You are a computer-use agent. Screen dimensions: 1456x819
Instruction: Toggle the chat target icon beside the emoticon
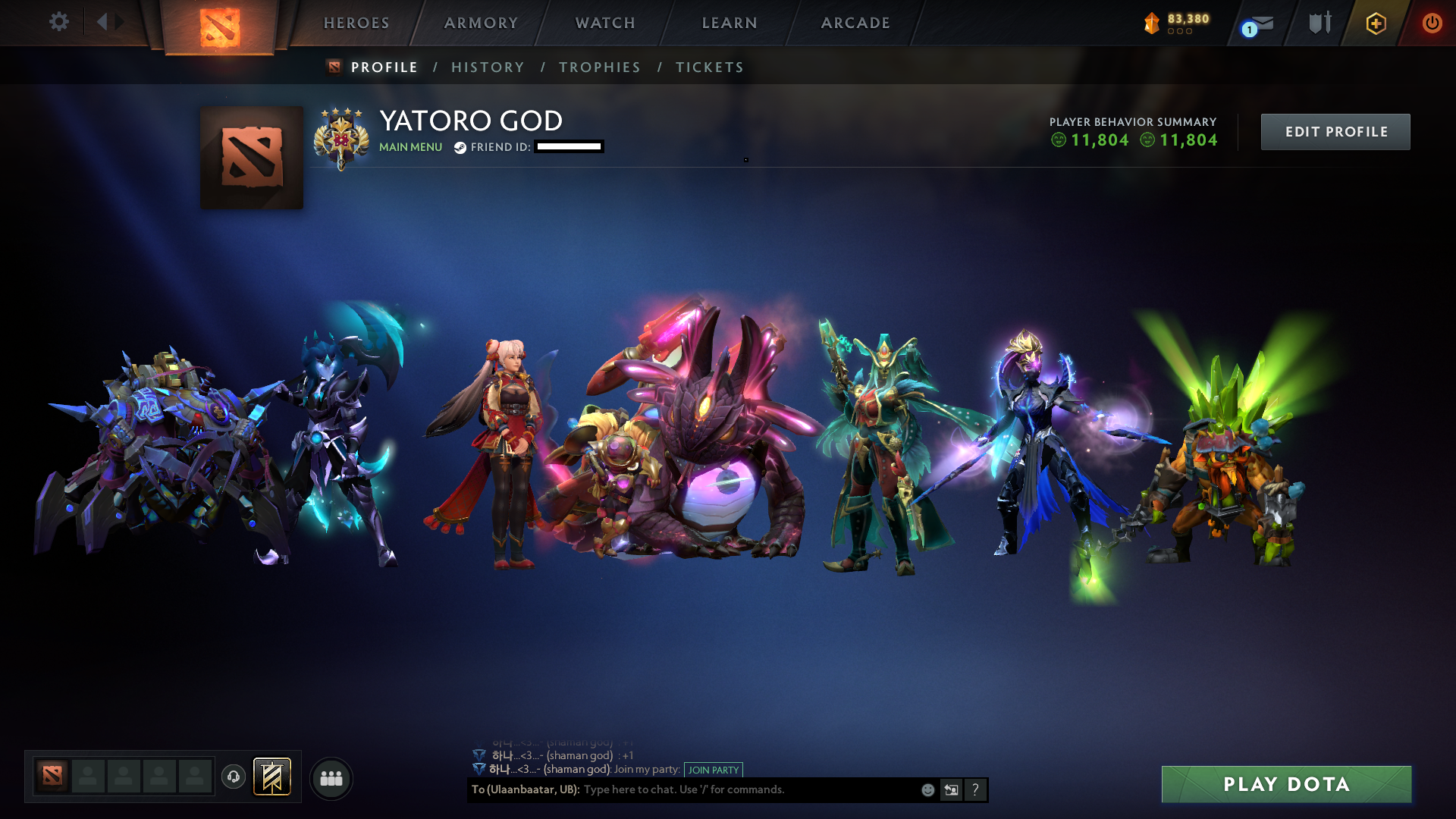point(951,789)
